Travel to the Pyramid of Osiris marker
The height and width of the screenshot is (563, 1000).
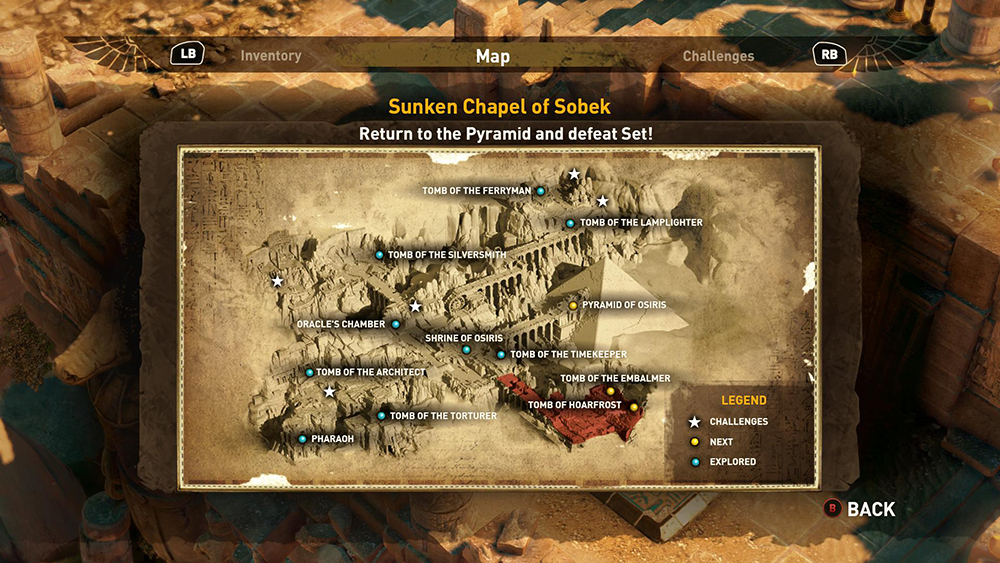(x=573, y=305)
